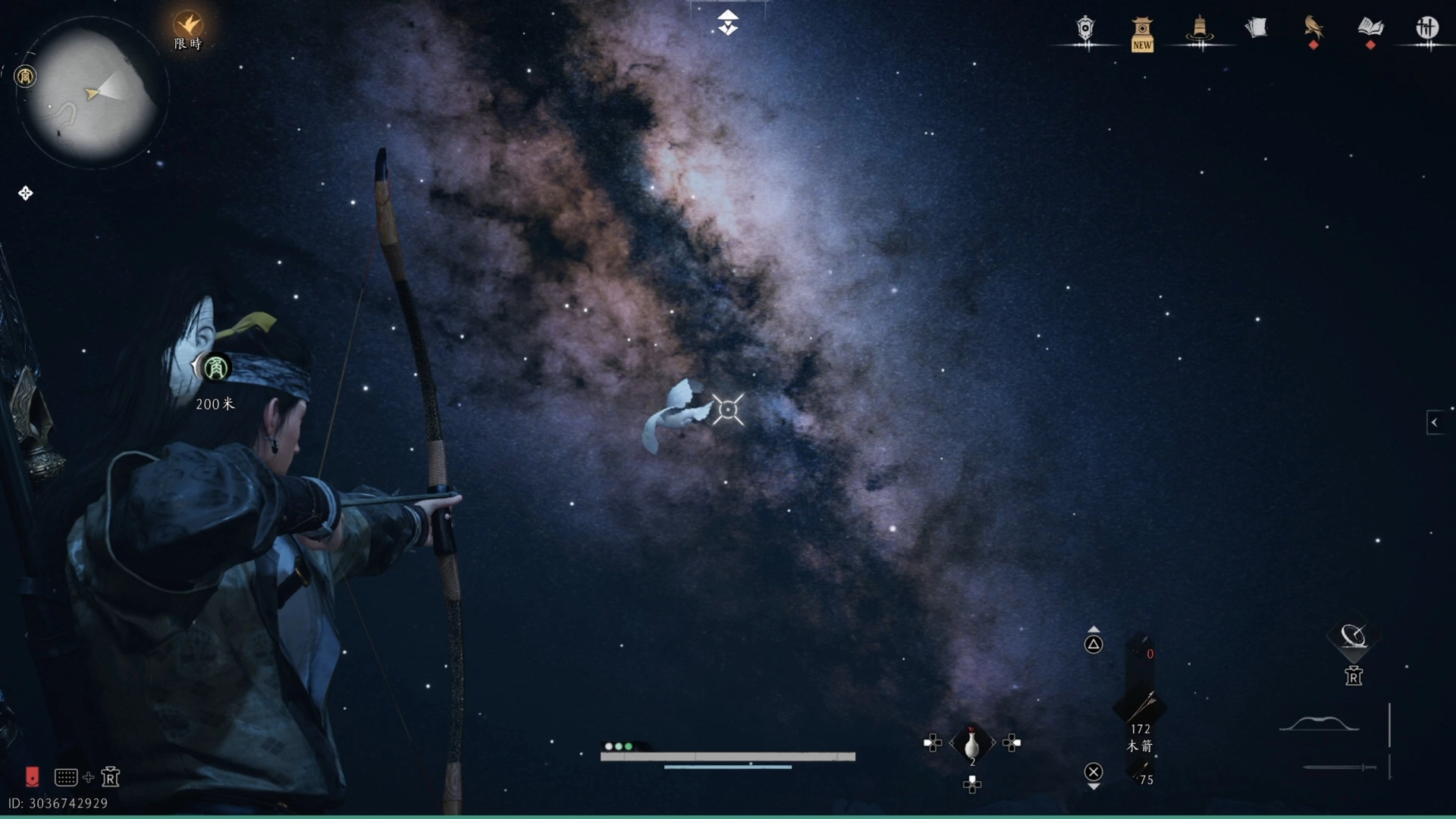Viewport: 1456px width, 819px height.
Task: Open the round crossed-blades menu icon
Action: click(1427, 29)
